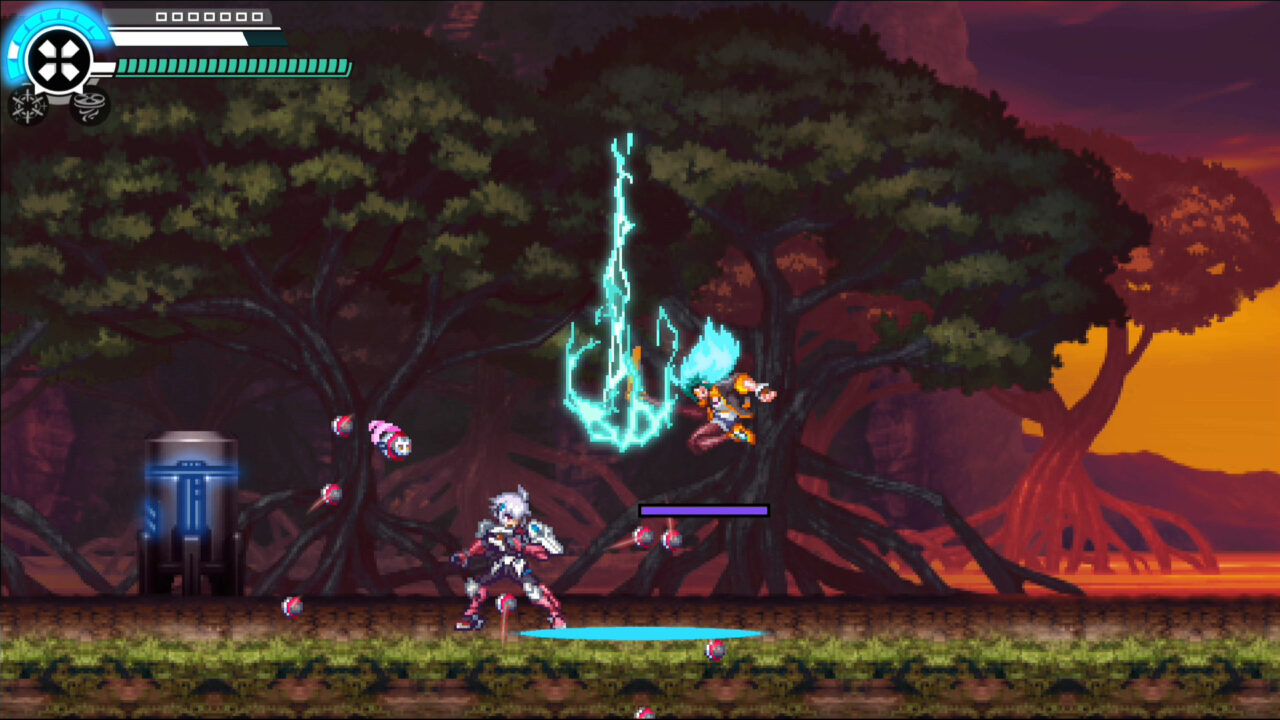Click the purple enemy health slider bar

click(703, 509)
